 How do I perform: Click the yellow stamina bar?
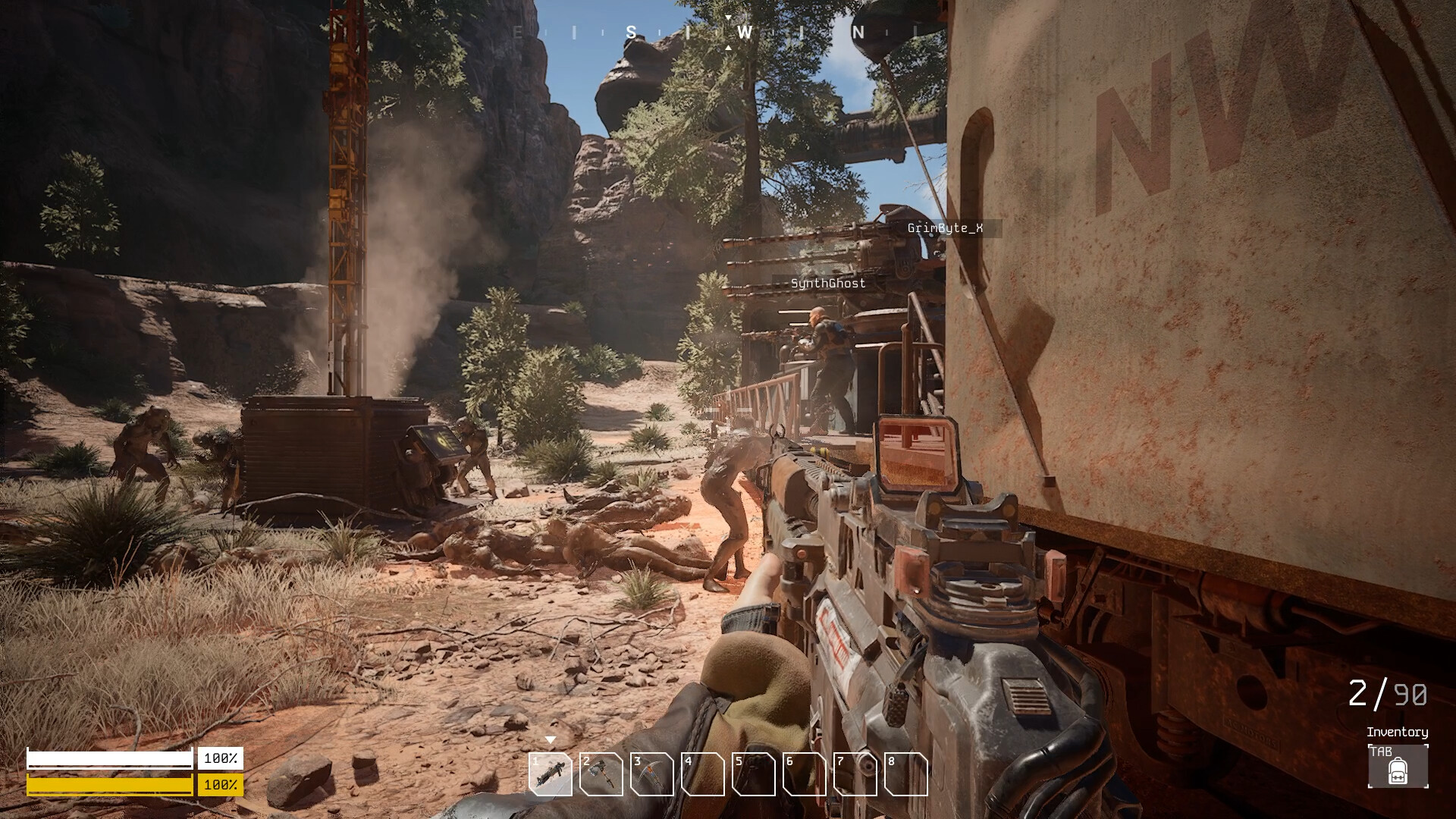pos(110,786)
